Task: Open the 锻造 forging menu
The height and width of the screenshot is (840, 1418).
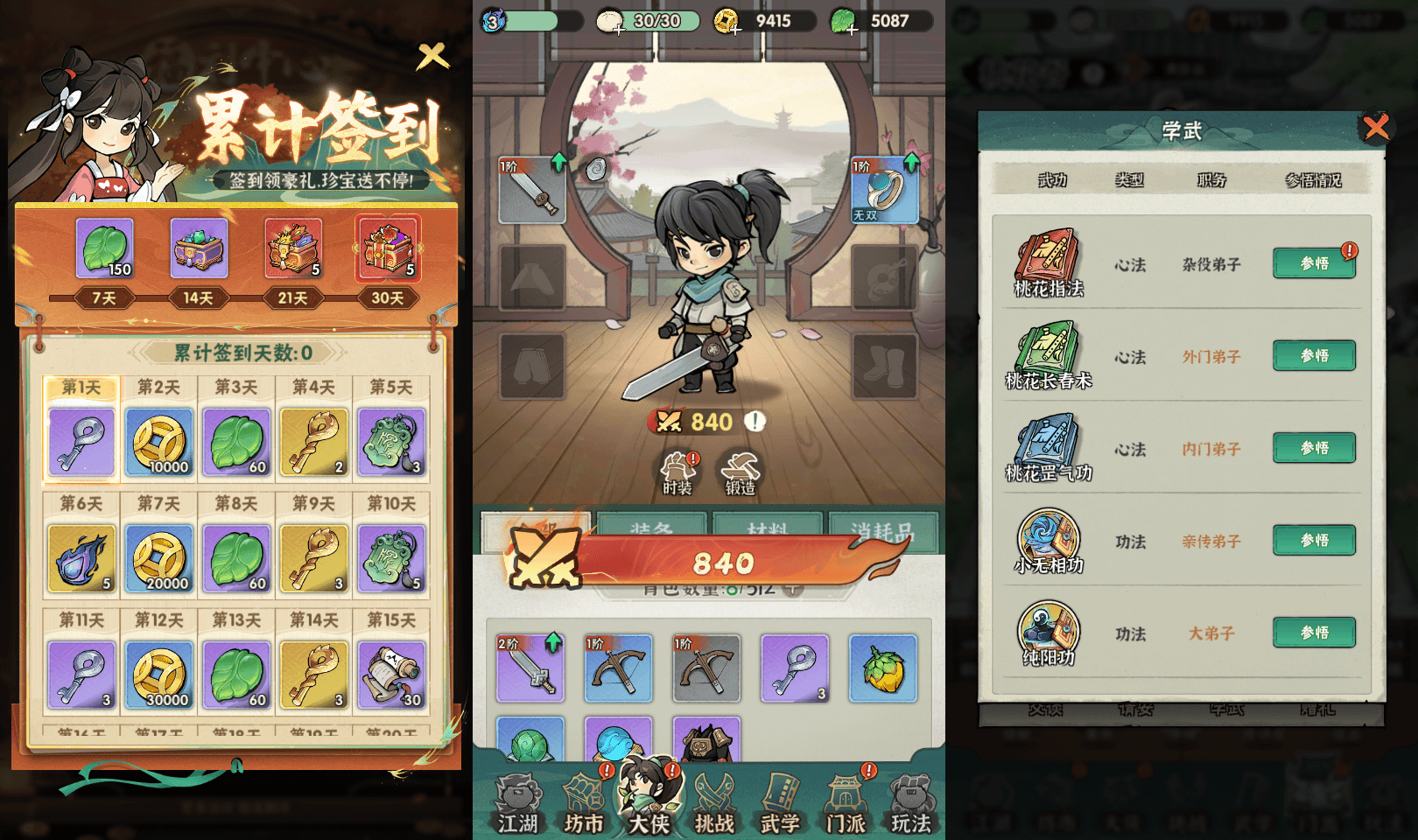Action: [741, 472]
